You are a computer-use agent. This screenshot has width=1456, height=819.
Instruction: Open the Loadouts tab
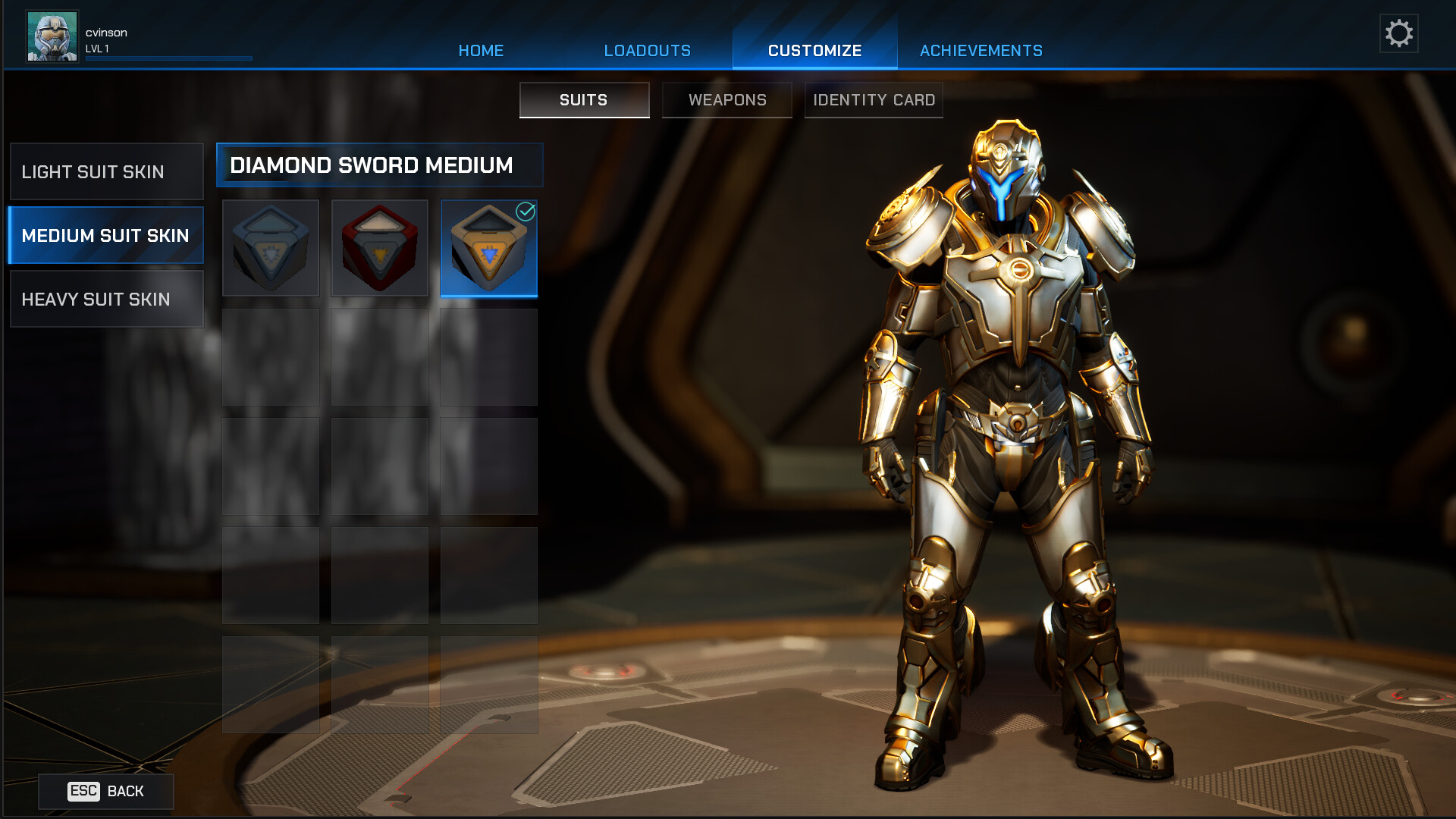647,51
